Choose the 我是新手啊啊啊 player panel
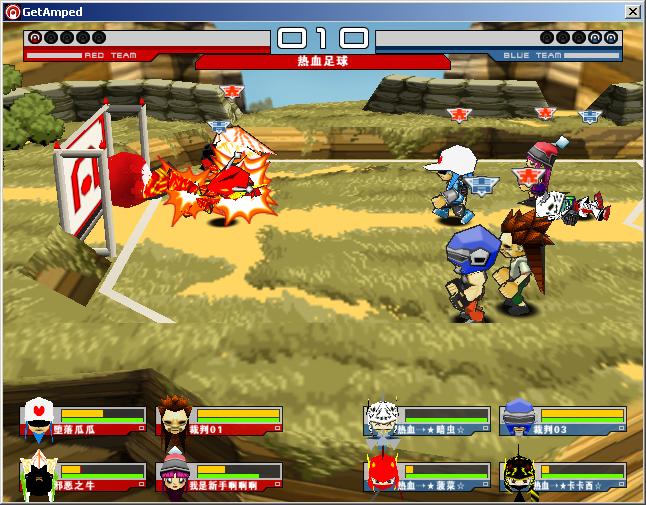The width and height of the screenshot is (646, 505). click(220, 477)
